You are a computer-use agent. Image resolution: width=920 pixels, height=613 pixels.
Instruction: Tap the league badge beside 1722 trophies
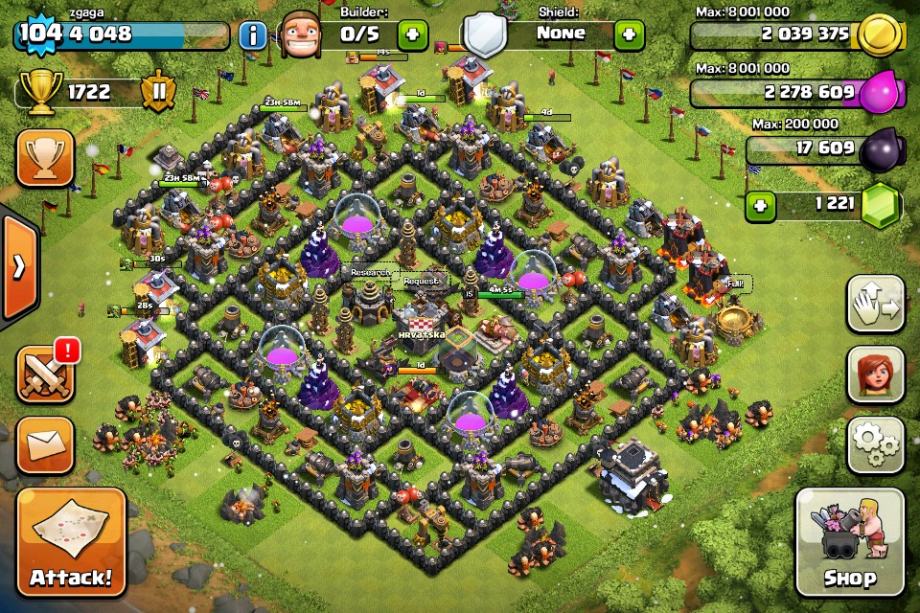[x=157, y=95]
